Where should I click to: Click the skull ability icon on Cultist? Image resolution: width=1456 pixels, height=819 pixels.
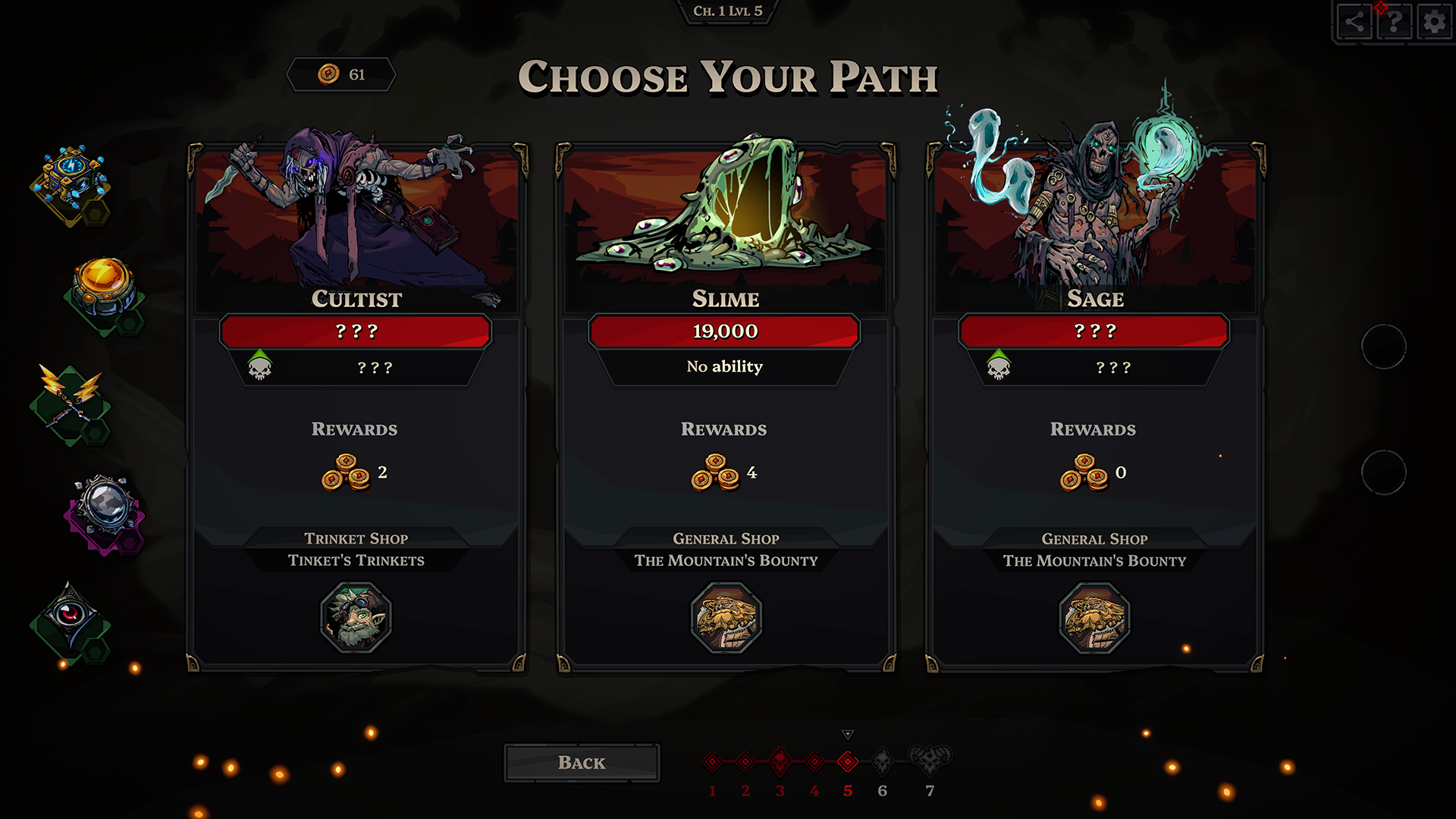259,367
